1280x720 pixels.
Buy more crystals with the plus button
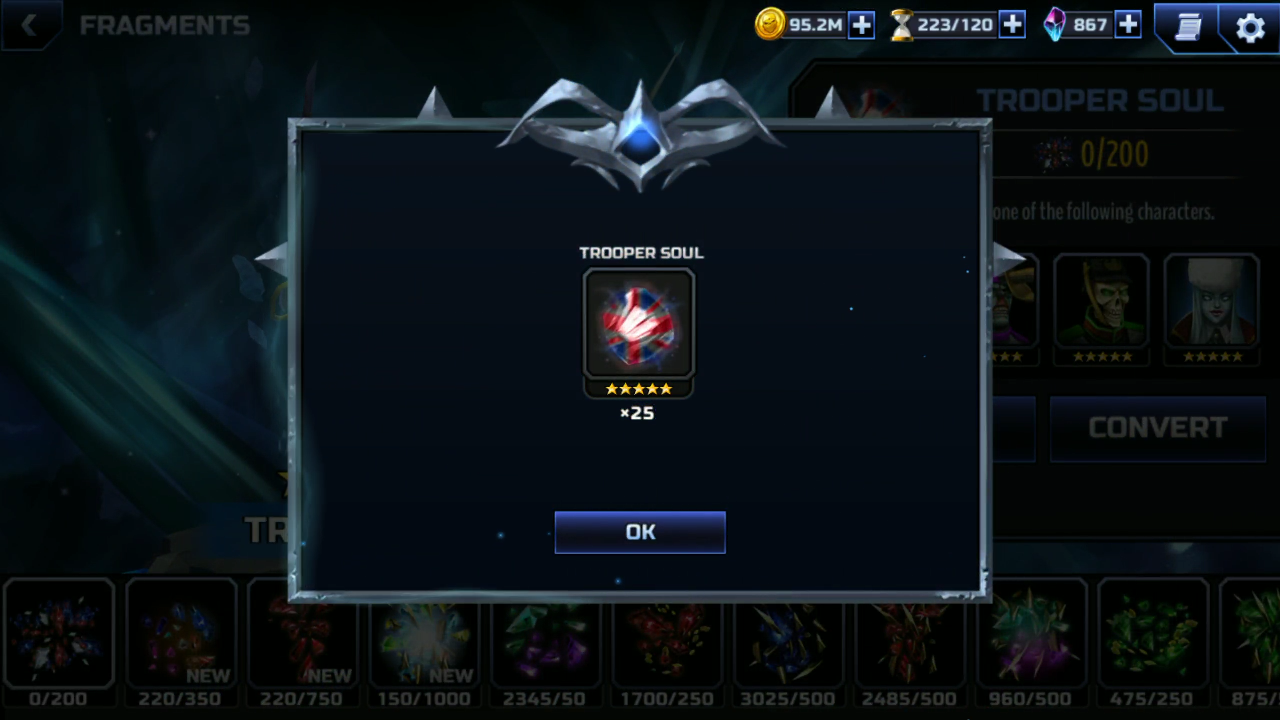pos(1128,25)
